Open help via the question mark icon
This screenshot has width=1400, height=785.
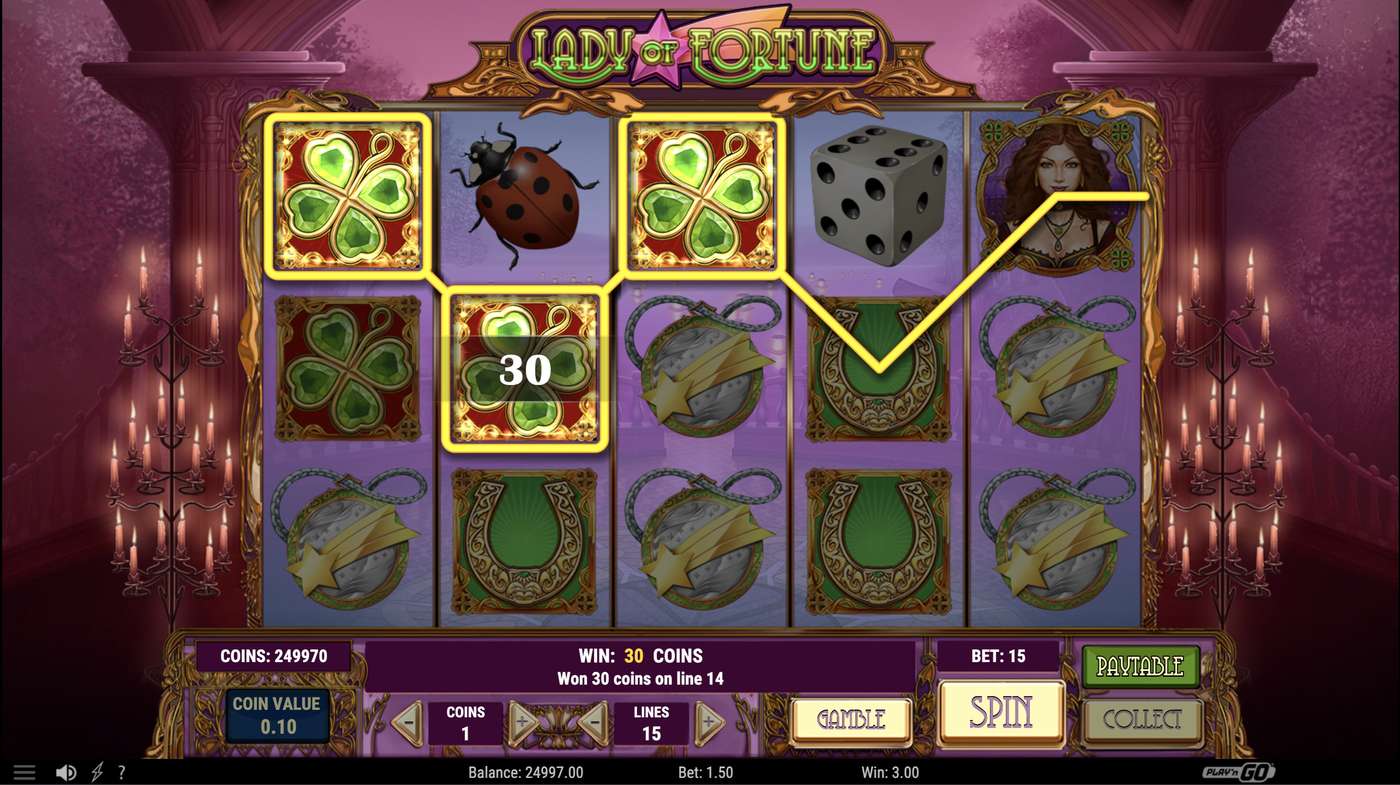[121, 771]
